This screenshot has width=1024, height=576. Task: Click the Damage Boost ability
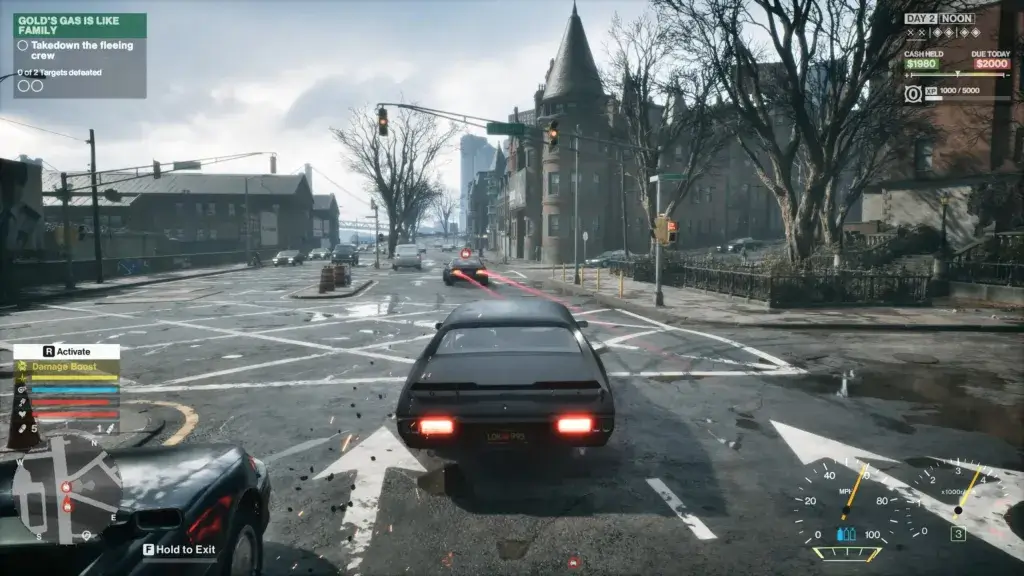click(x=68, y=369)
